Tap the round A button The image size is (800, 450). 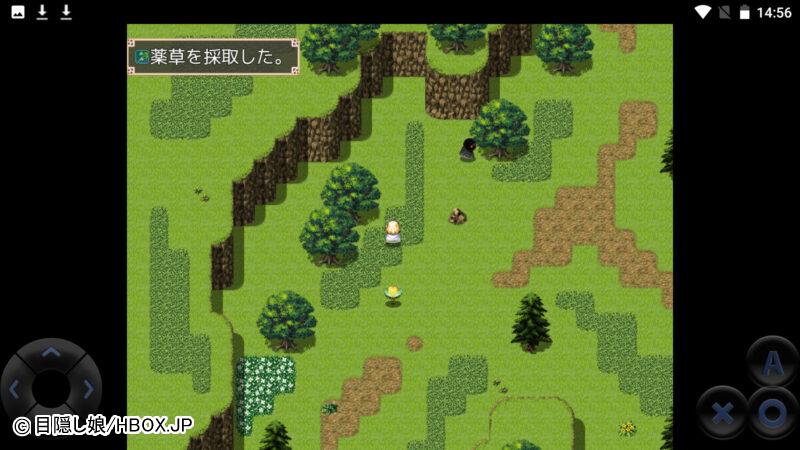coord(773,366)
